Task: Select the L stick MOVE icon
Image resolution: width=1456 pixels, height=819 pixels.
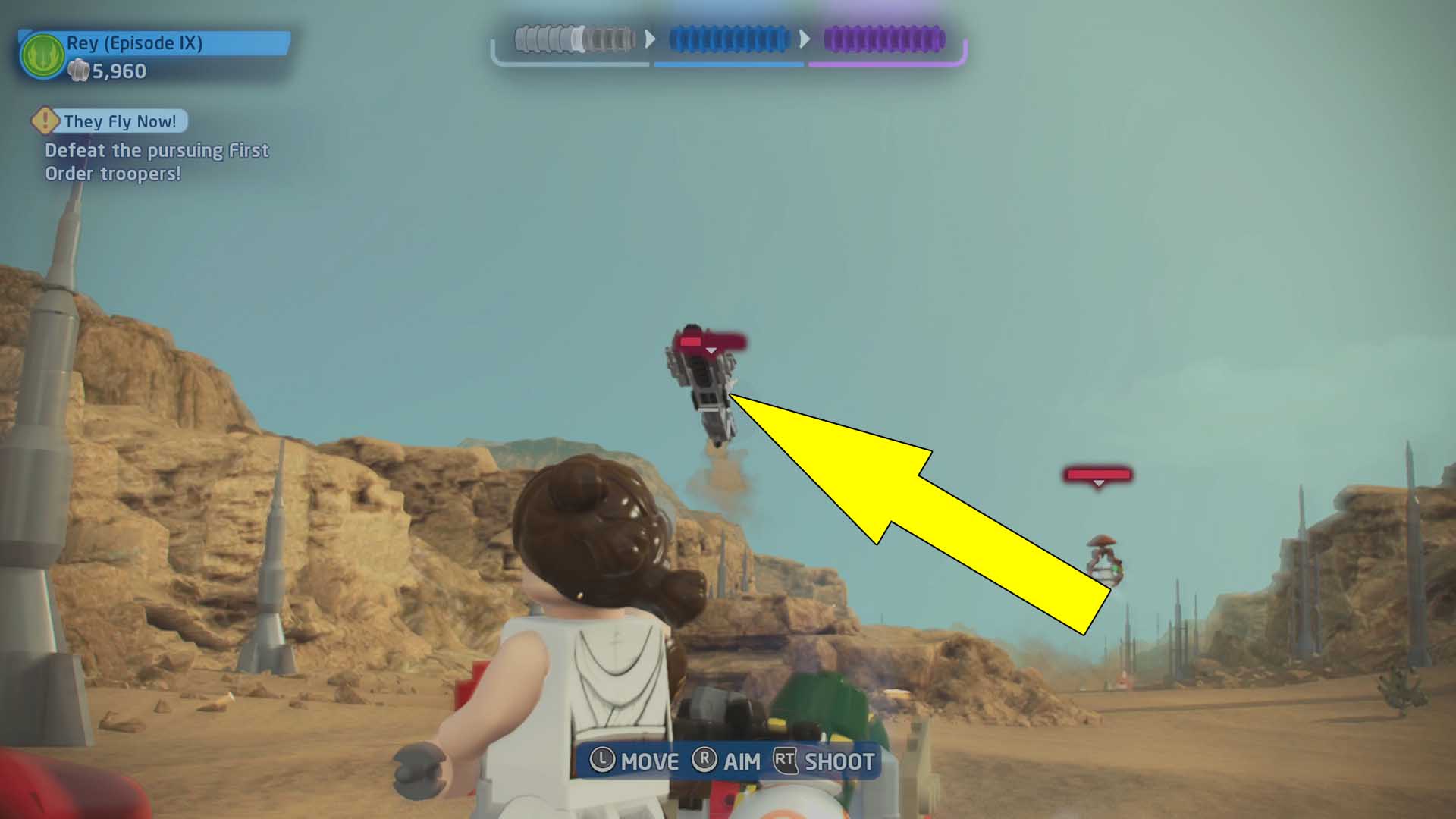Action: [x=603, y=762]
